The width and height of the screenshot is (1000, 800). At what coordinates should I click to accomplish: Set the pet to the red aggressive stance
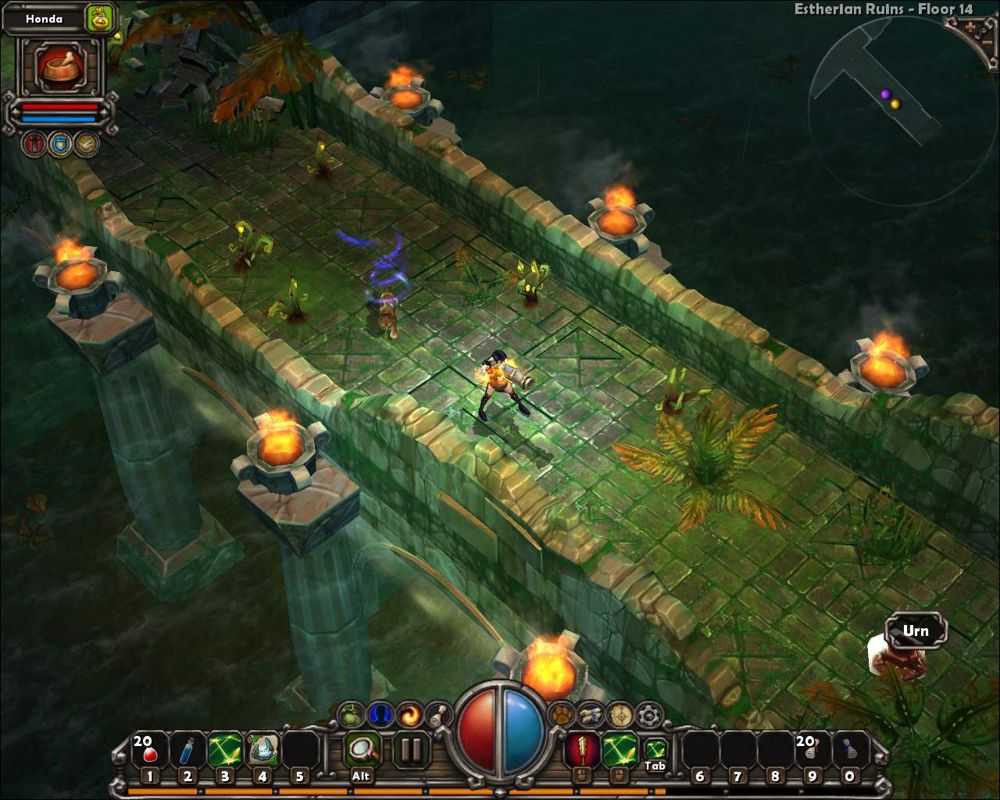coord(34,144)
